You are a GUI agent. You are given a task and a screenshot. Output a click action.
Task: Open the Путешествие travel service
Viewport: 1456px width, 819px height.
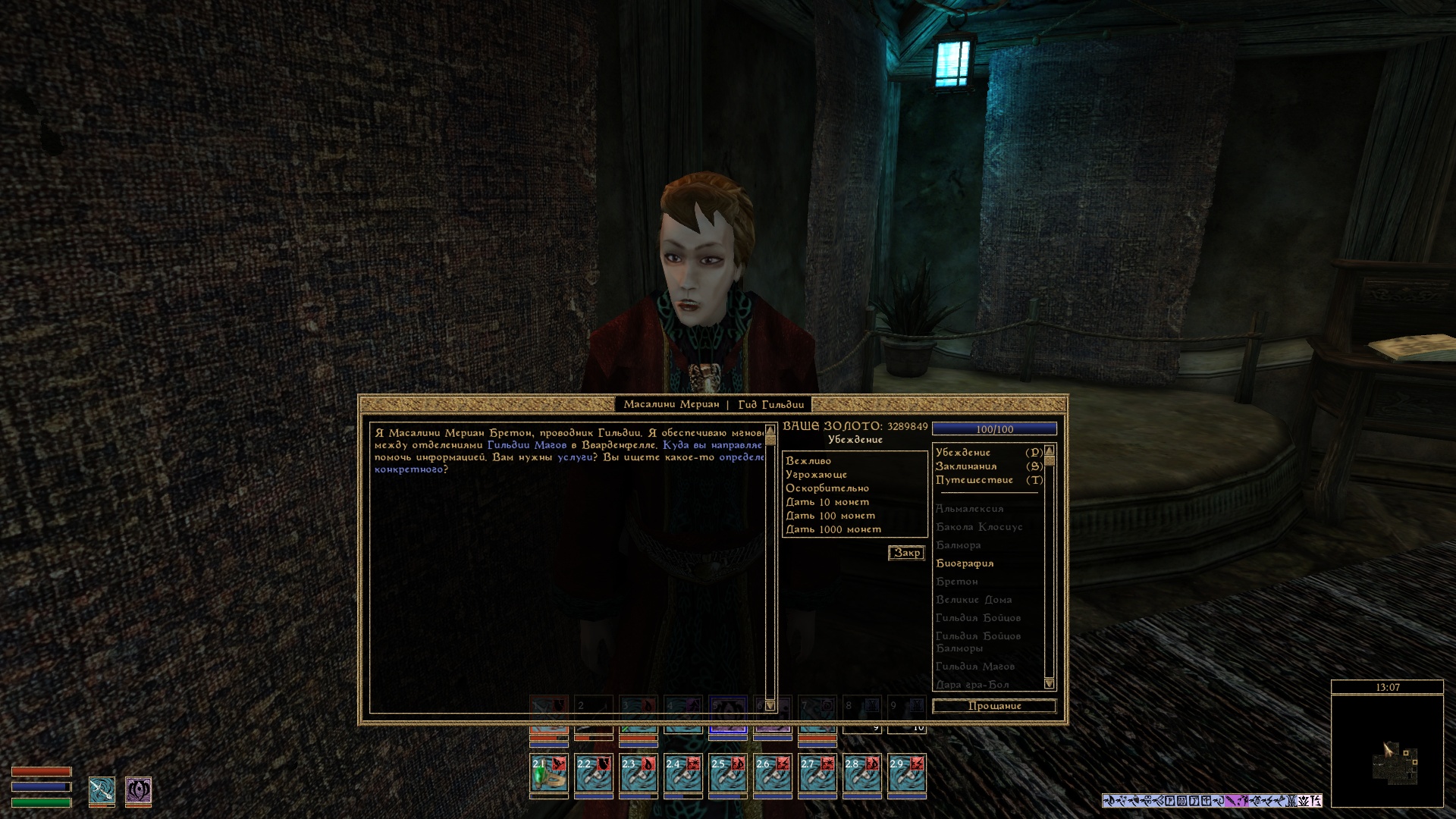[x=974, y=480]
